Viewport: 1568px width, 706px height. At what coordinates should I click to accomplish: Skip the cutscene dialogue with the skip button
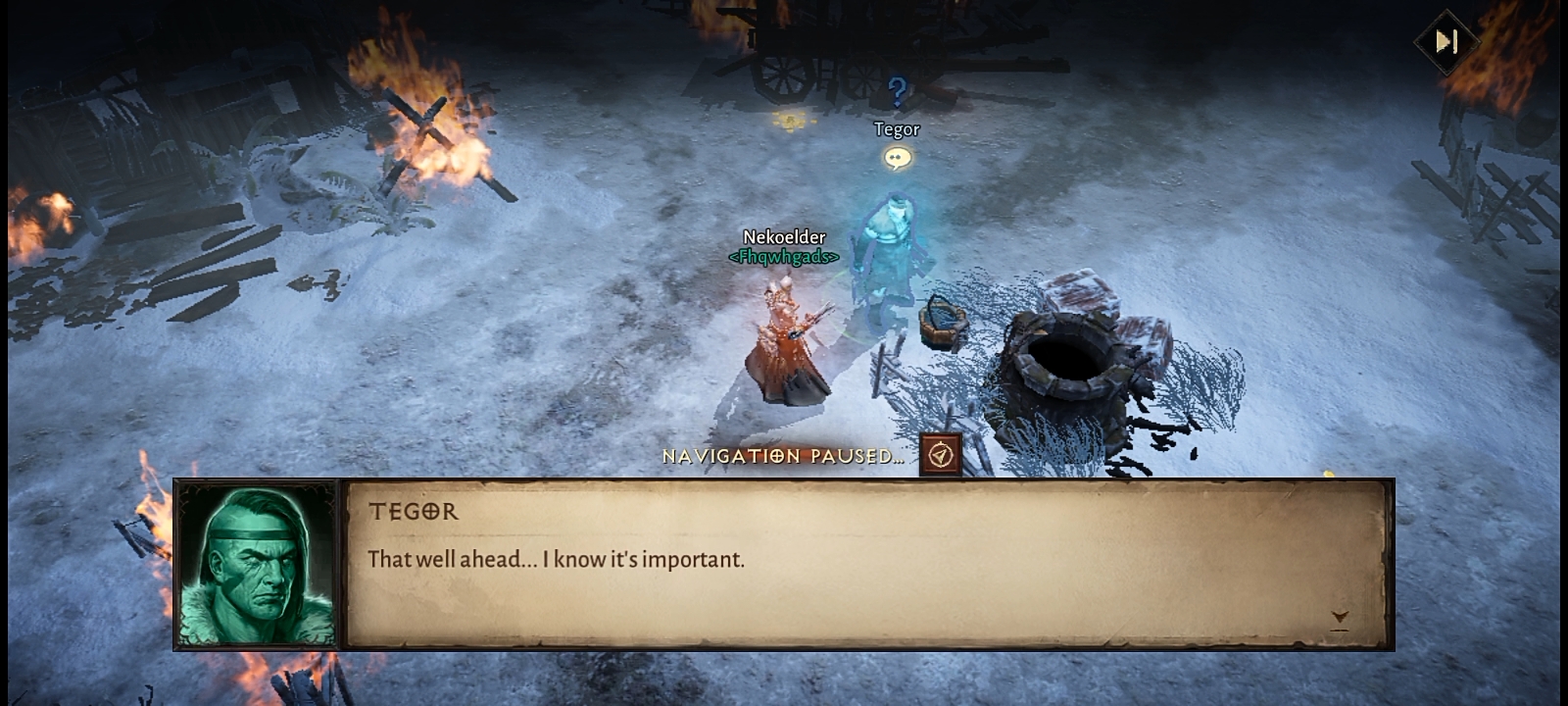pyautogui.click(x=1446, y=42)
